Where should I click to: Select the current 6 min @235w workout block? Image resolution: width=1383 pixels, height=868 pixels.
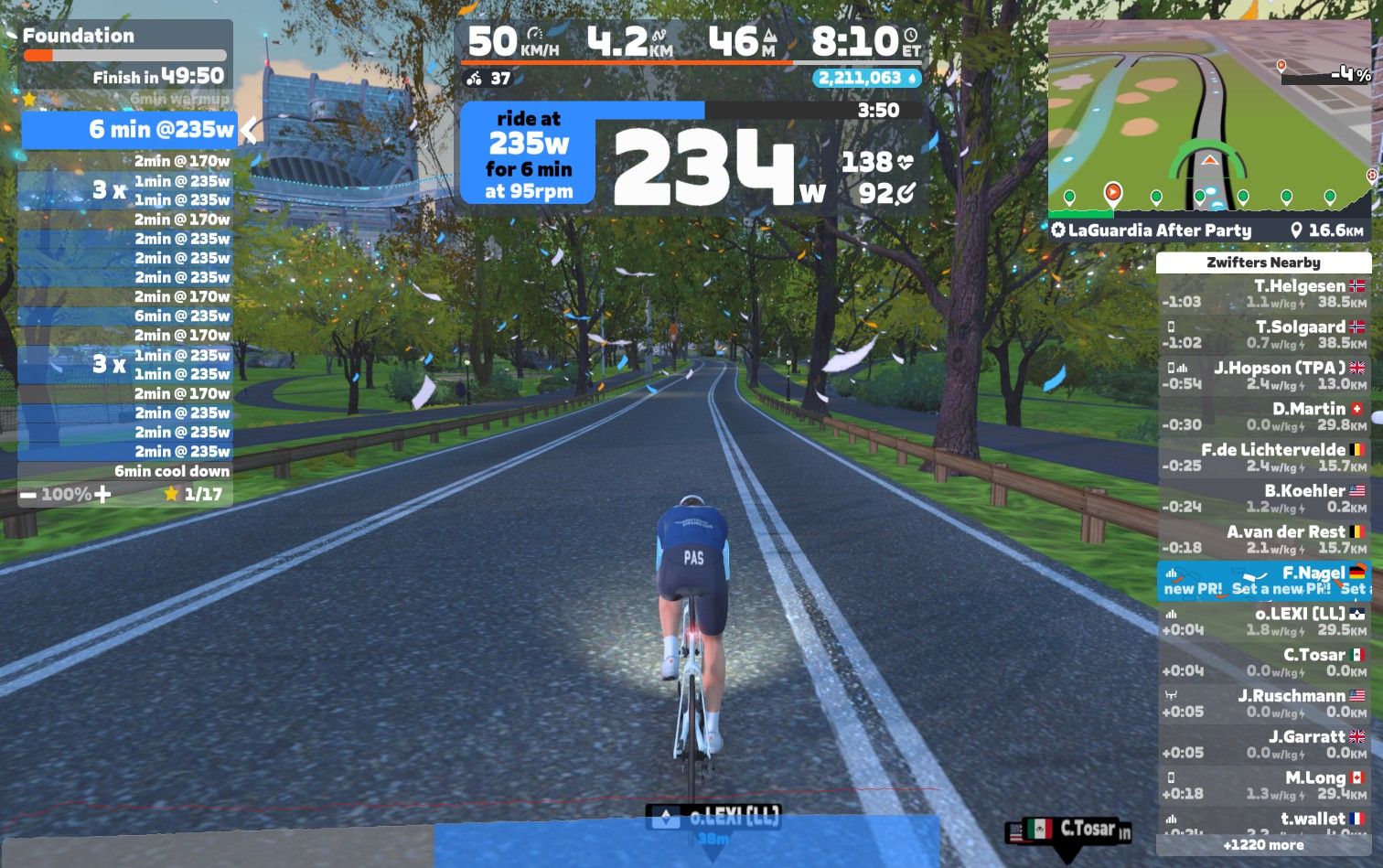point(128,130)
